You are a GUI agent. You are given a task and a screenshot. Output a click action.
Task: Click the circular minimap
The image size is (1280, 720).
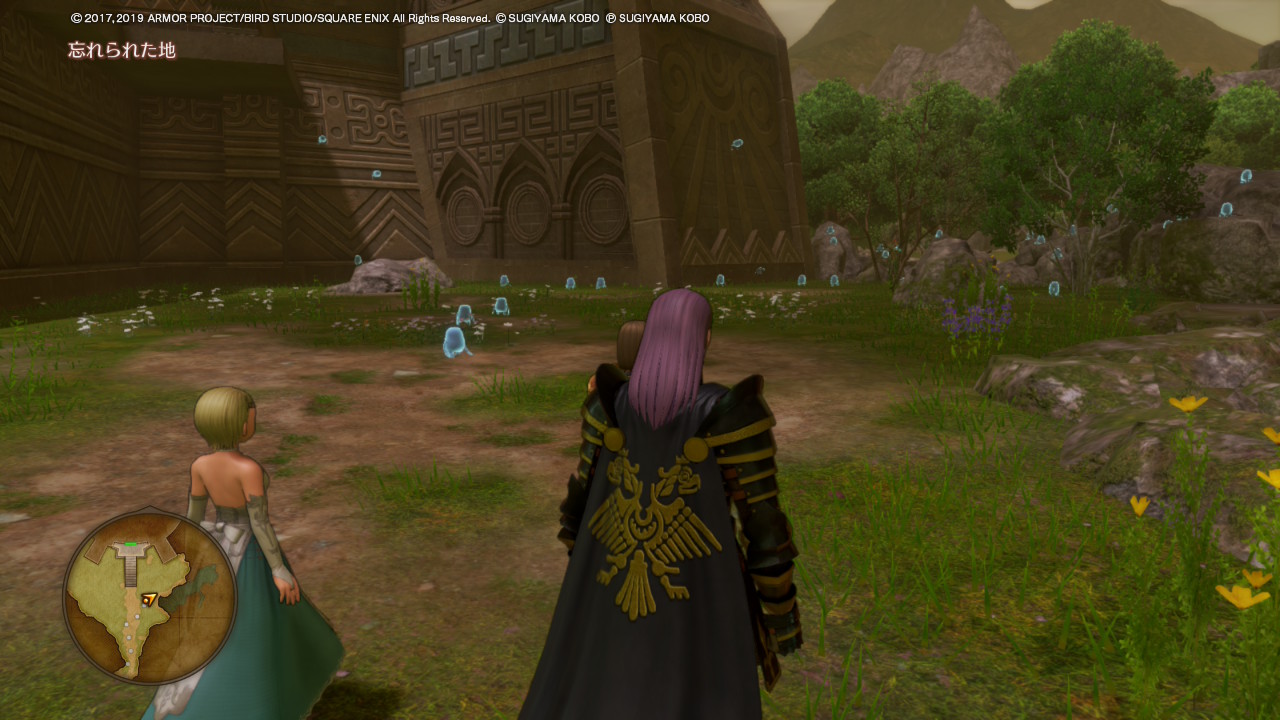[x=149, y=597]
